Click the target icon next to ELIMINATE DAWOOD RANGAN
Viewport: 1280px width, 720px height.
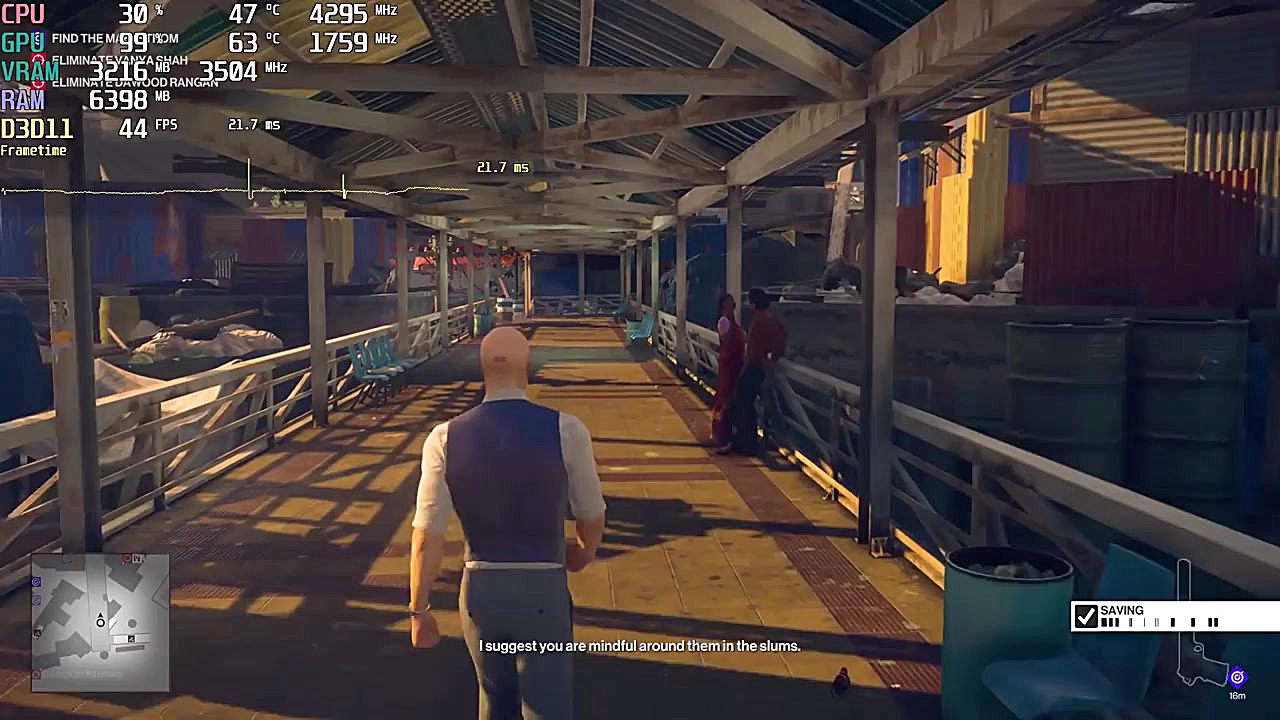pos(37,83)
